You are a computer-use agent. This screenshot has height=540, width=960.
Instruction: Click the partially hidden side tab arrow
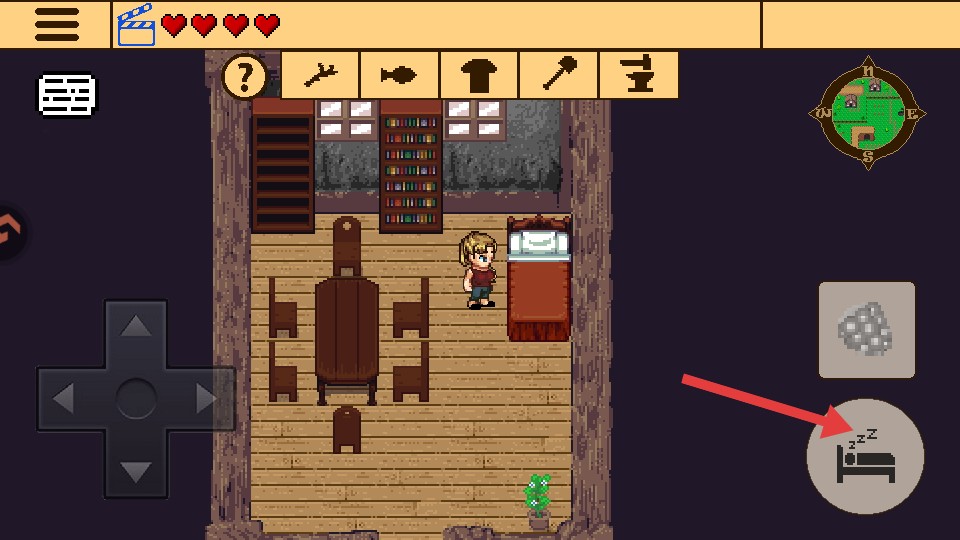point(10,232)
